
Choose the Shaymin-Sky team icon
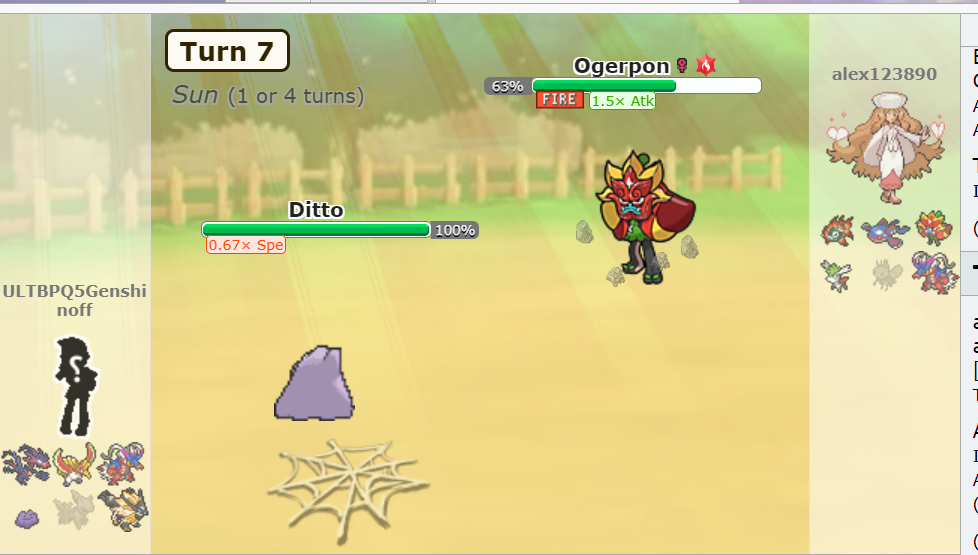tap(836, 273)
